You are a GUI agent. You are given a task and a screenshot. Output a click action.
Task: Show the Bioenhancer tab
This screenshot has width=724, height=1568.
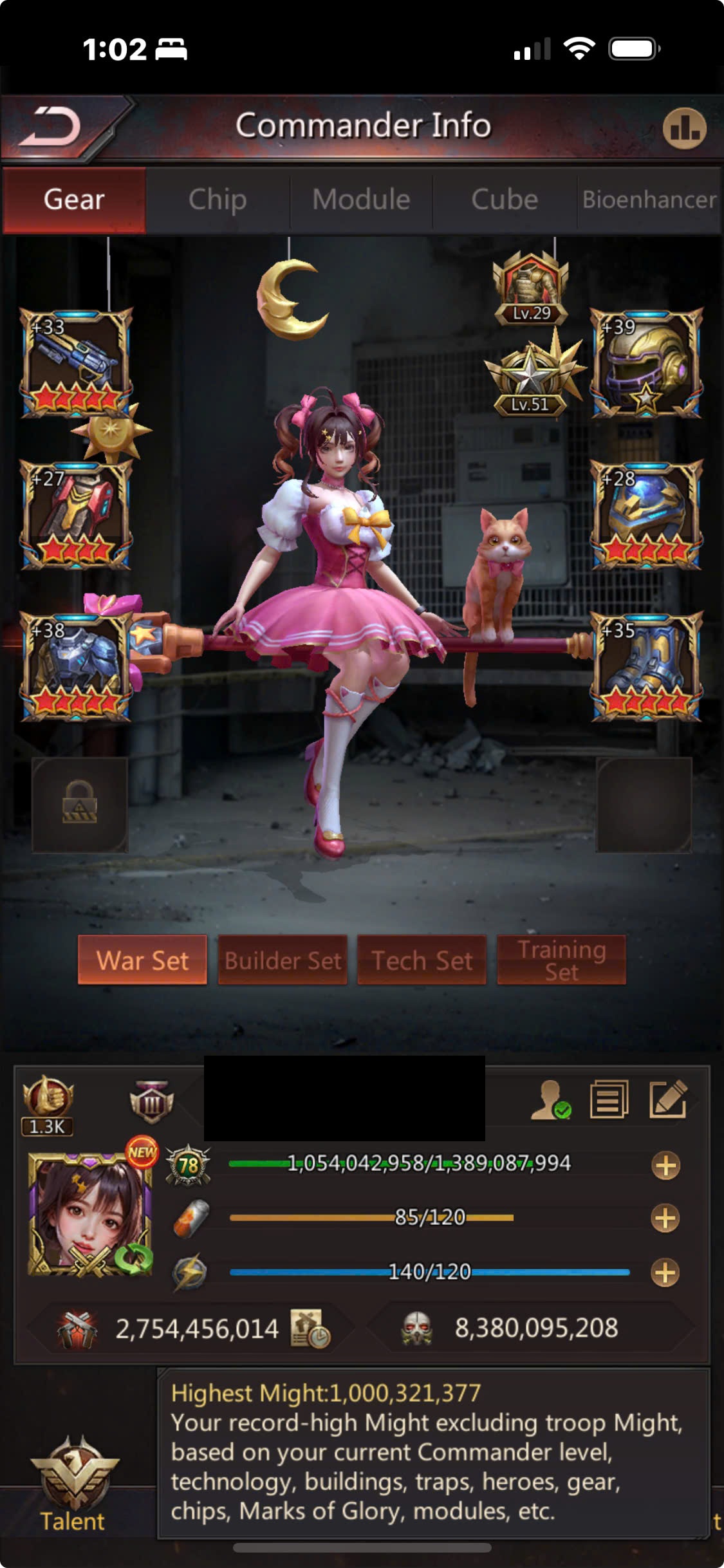649,200
